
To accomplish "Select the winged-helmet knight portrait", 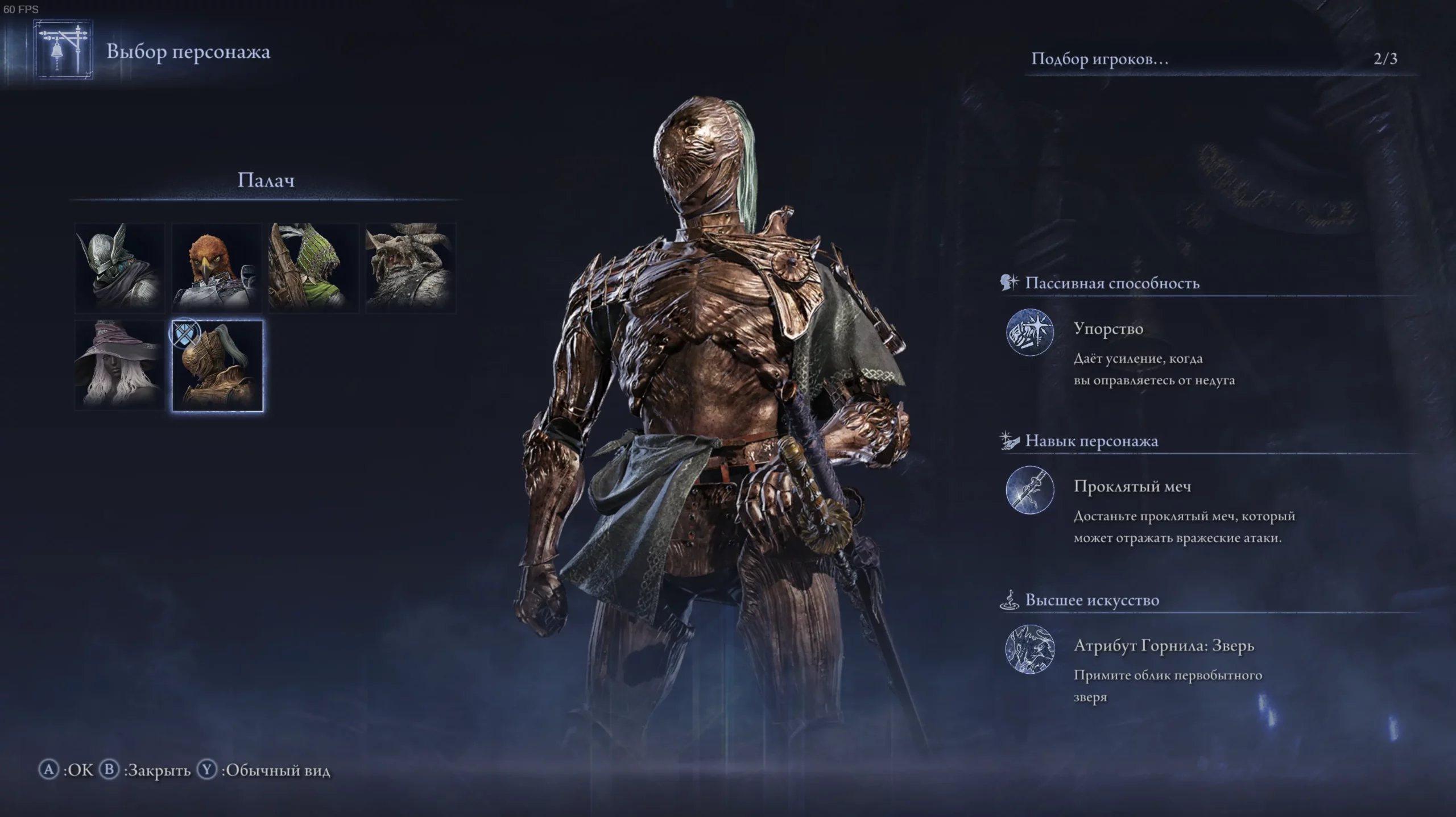I will [120, 268].
